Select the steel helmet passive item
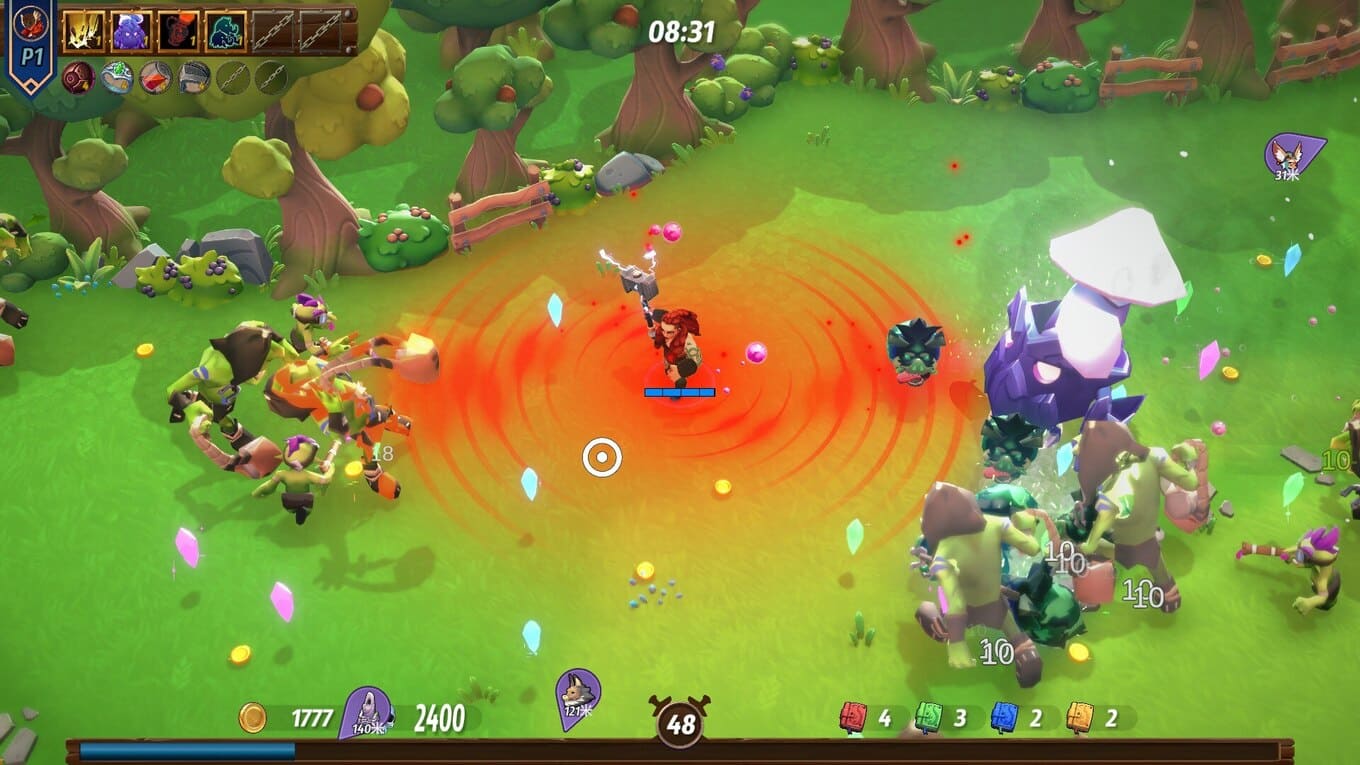 coord(194,78)
